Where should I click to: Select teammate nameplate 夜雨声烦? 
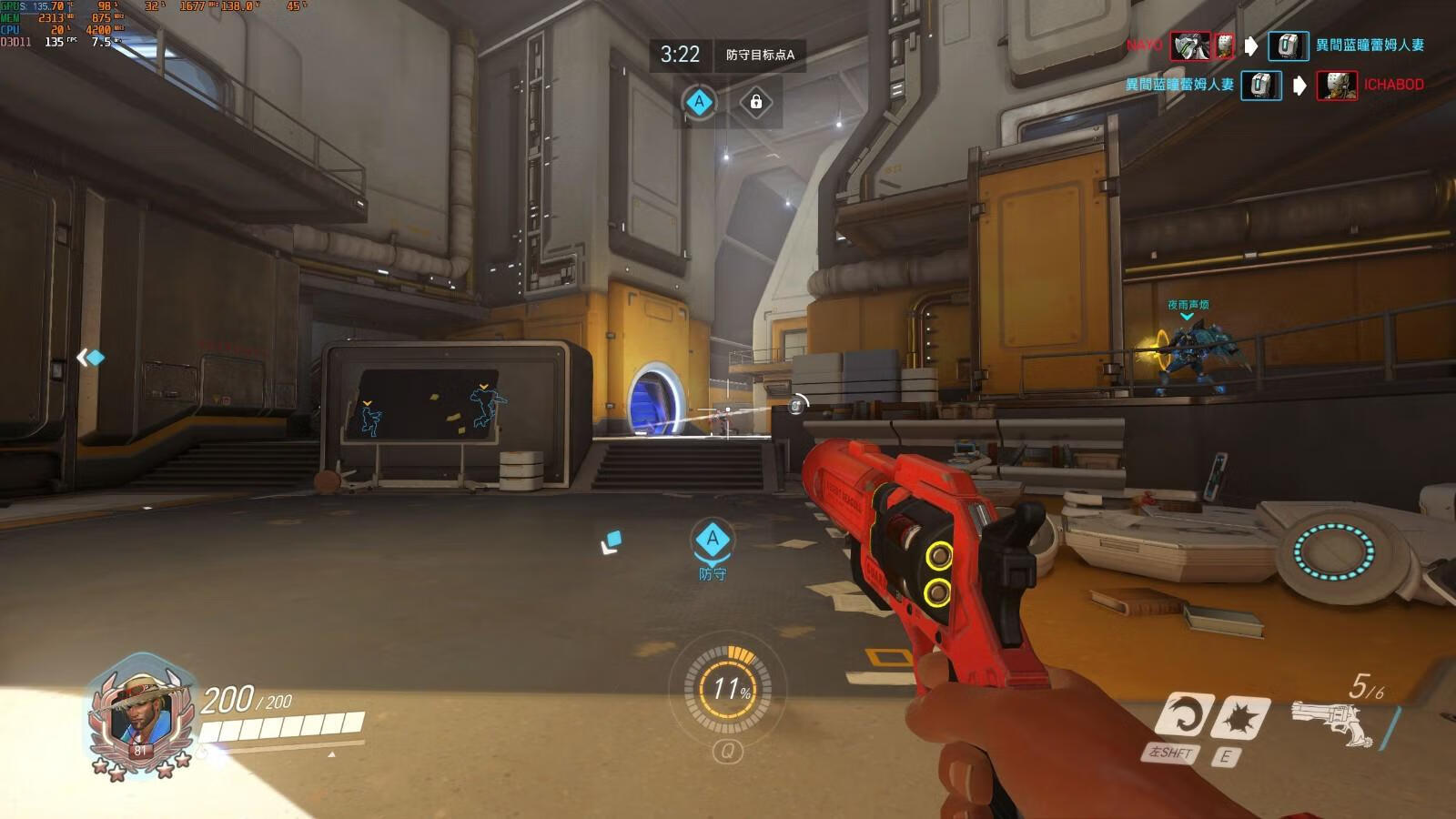coord(1188,305)
